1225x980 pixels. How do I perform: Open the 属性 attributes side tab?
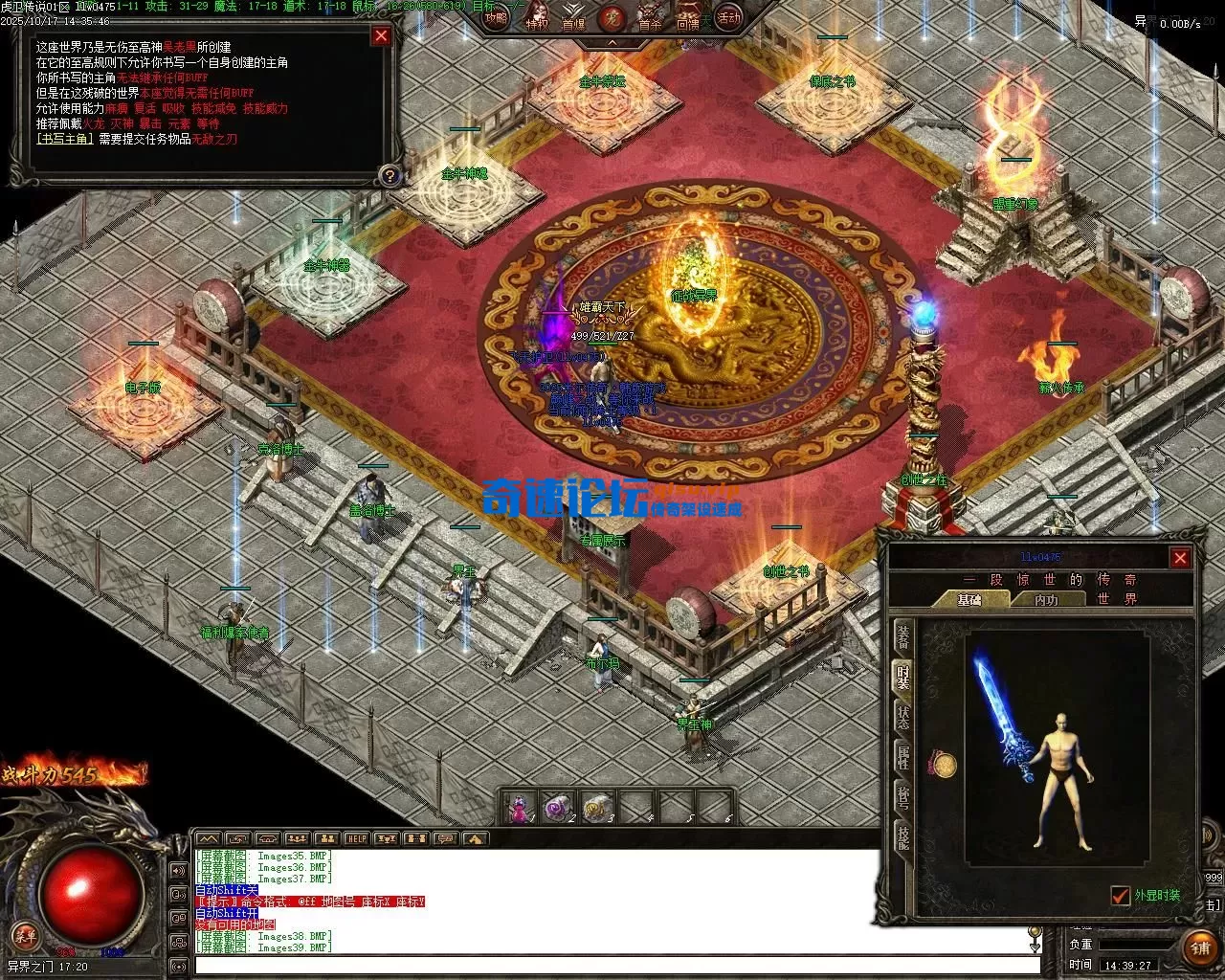[x=902, y=758]
